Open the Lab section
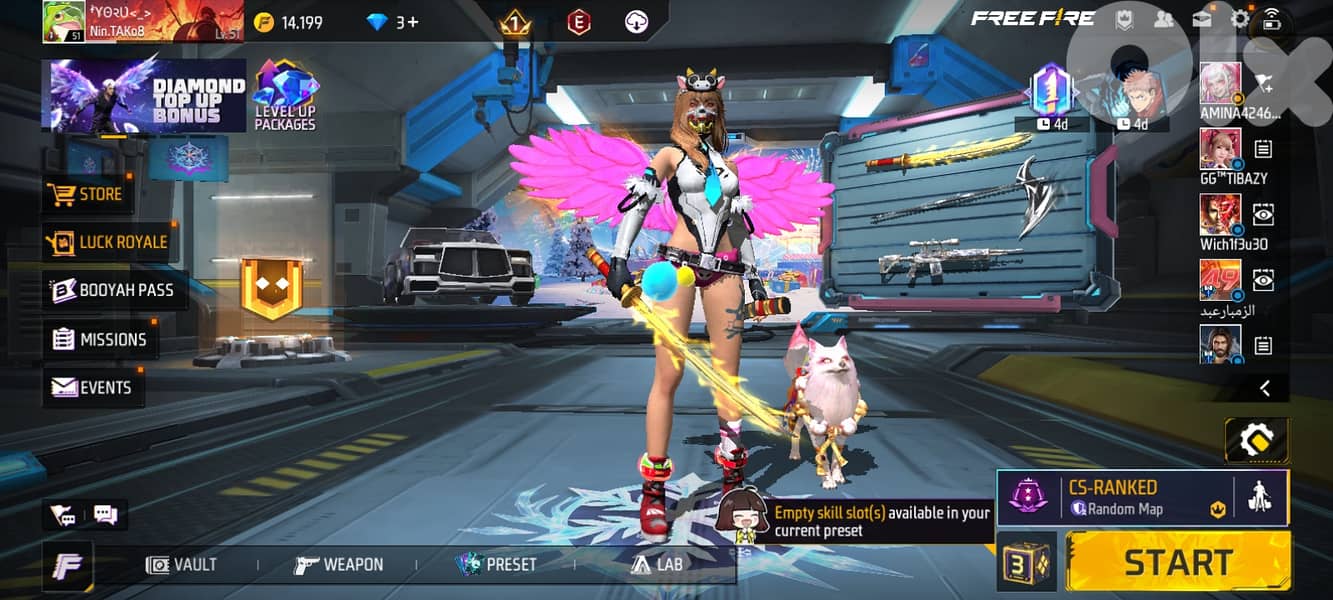 656,565
